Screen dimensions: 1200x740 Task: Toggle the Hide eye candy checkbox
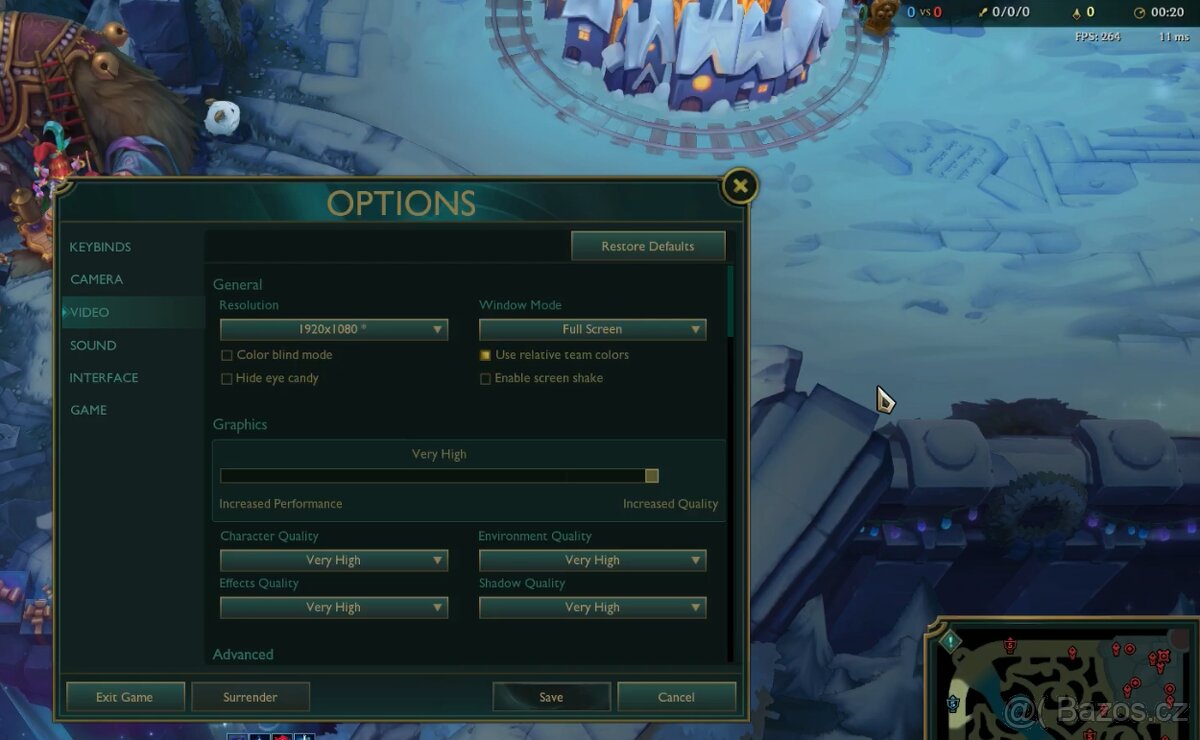tap(227, 379)
